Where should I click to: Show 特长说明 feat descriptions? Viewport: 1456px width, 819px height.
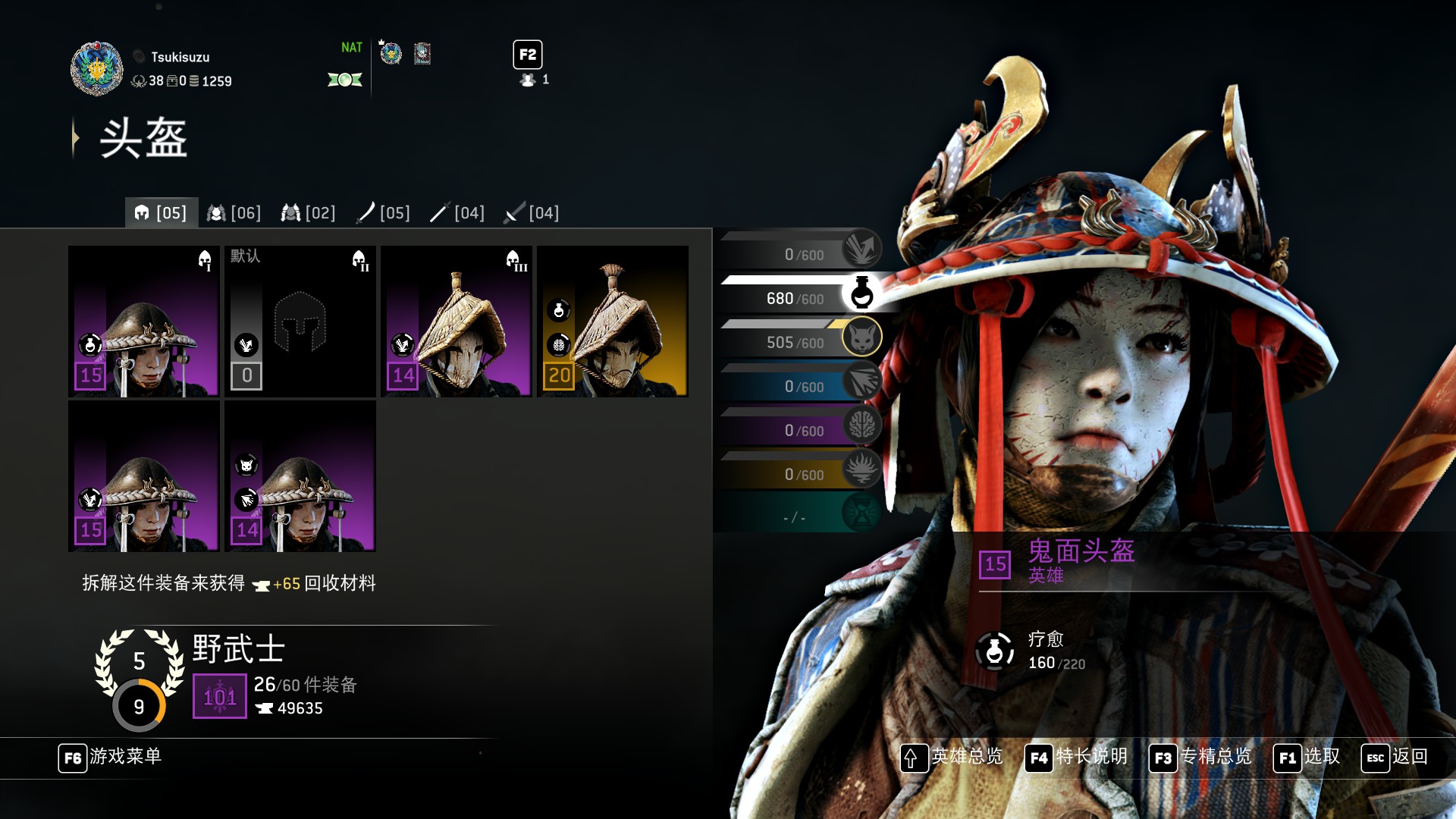coord(1076,757)
